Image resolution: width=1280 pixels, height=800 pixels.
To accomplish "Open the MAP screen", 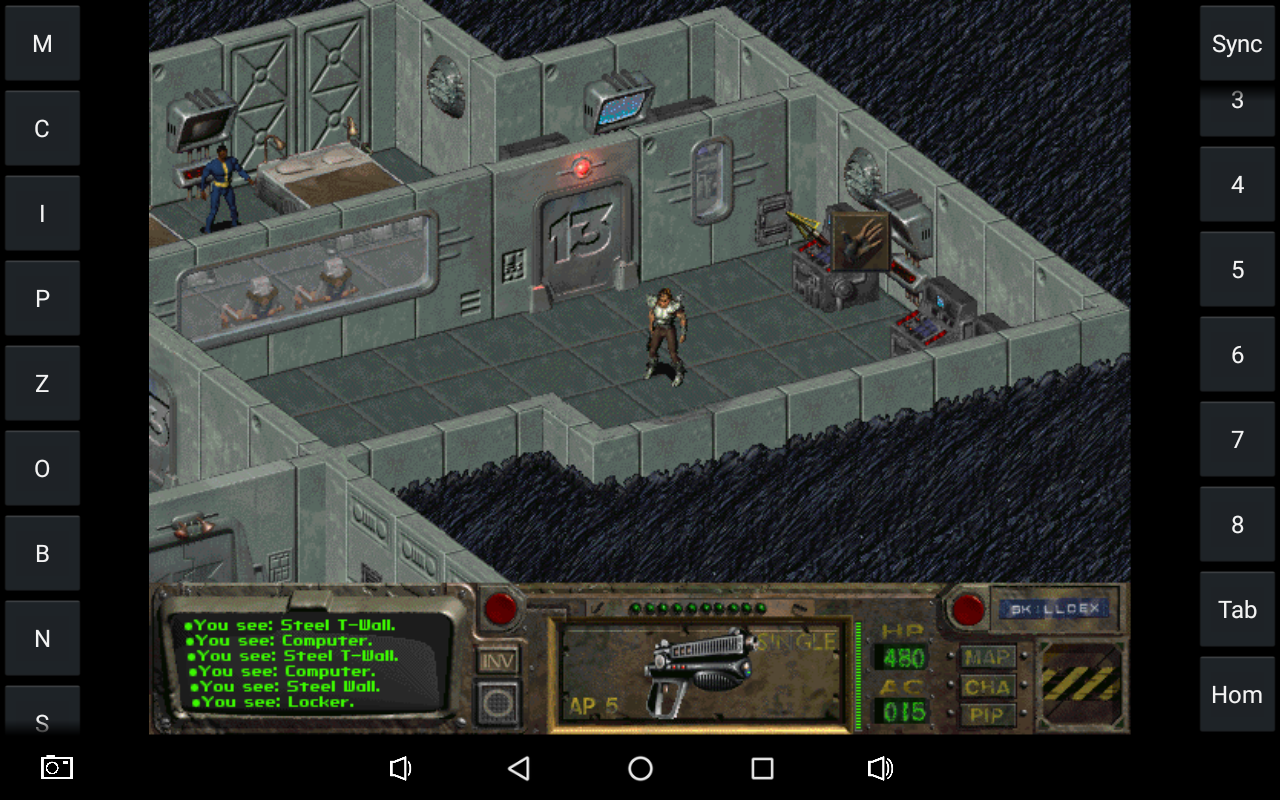I will tap(987, 657).
